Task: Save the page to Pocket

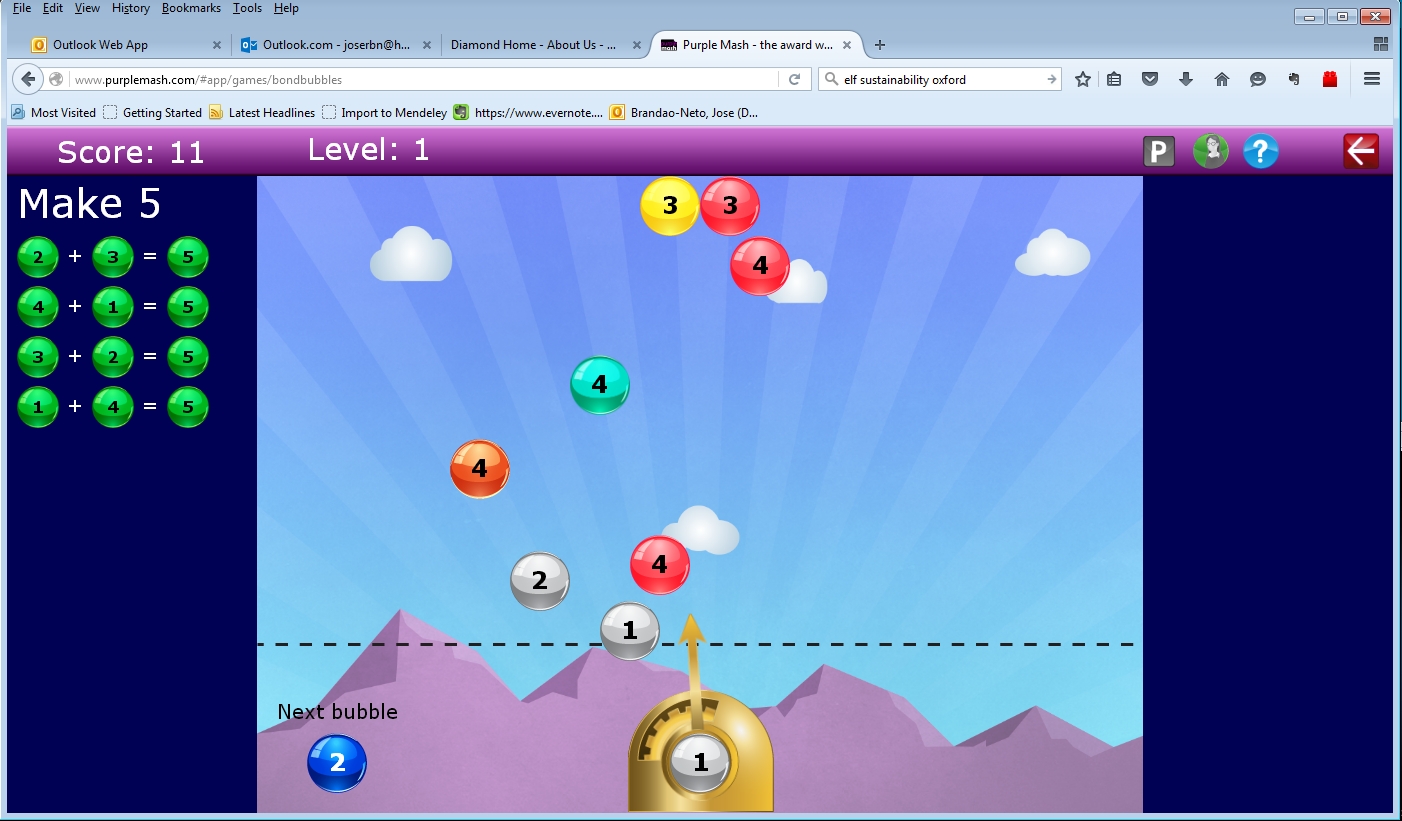Action: pos(1148,79)
